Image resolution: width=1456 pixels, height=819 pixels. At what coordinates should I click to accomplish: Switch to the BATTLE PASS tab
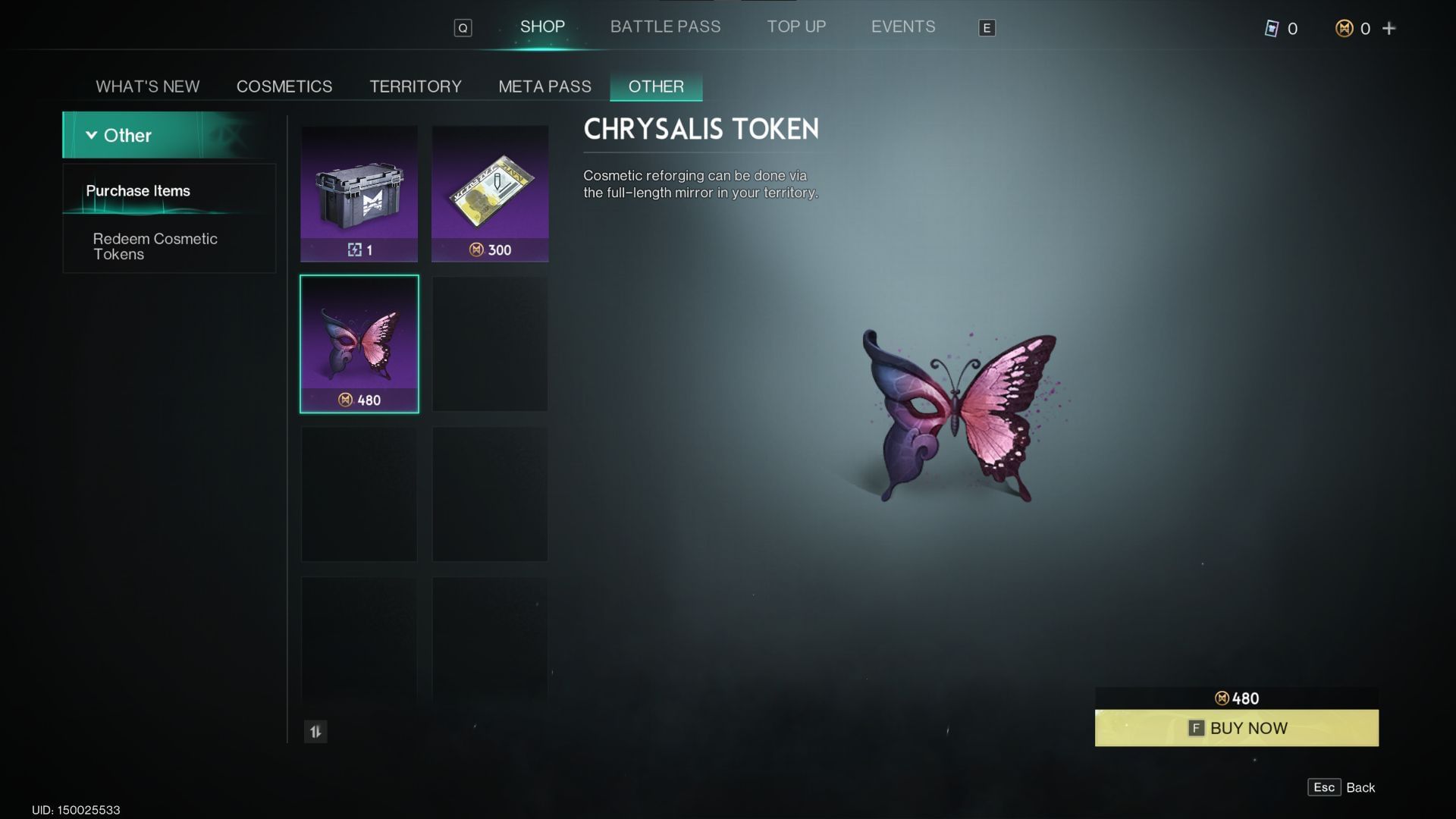[666, 27]
